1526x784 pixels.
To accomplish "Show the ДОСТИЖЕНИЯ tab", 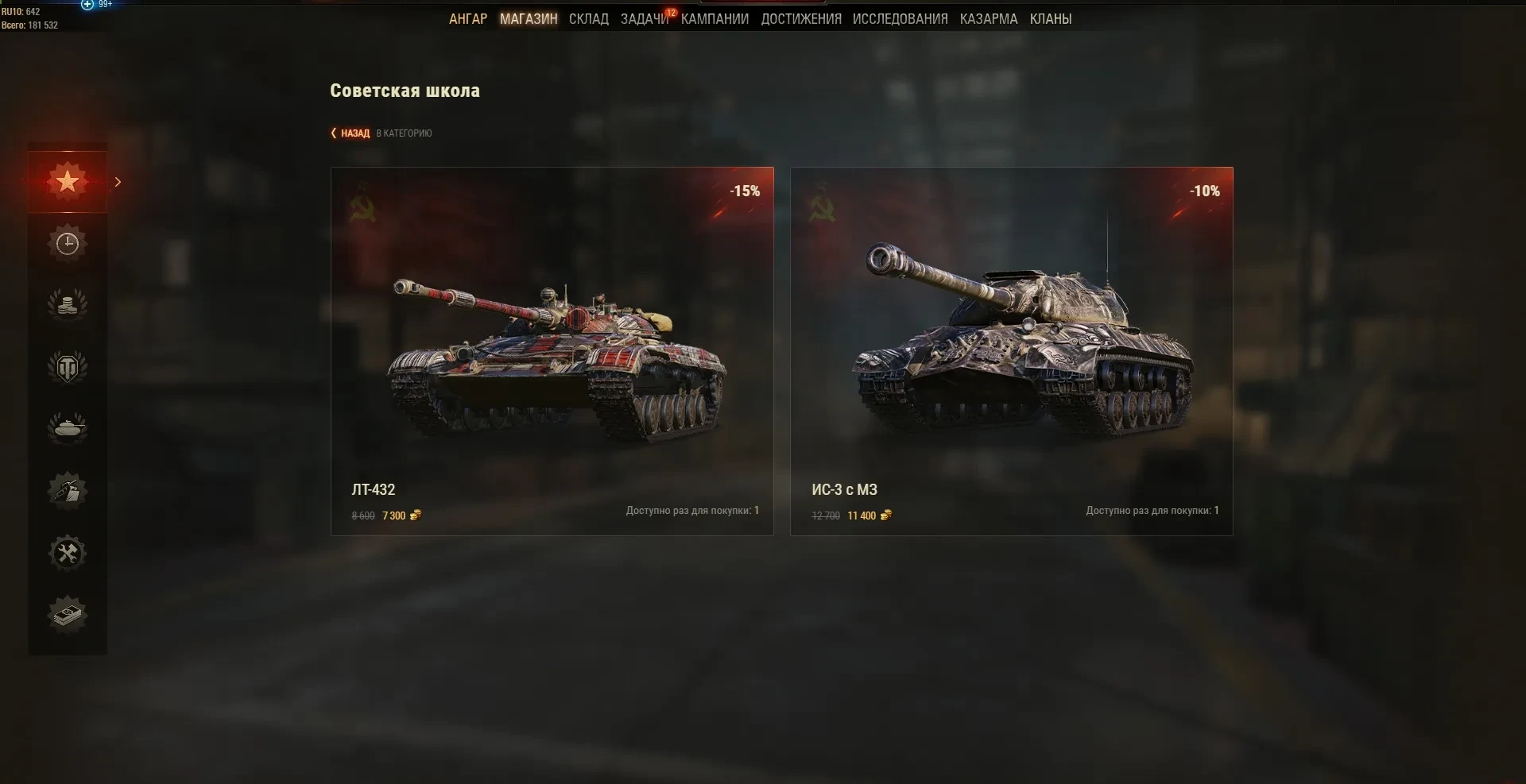I will (x=801, y=19).
